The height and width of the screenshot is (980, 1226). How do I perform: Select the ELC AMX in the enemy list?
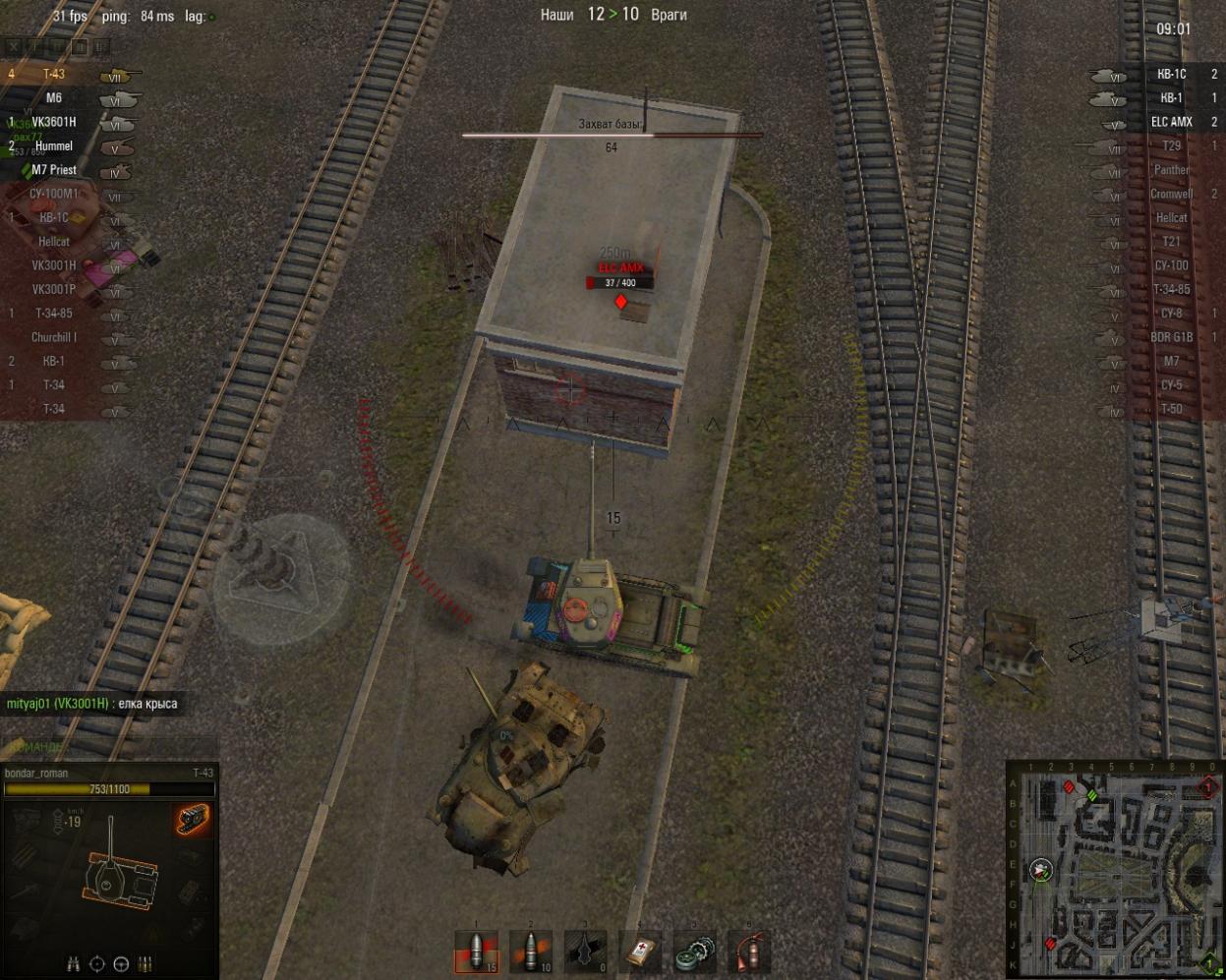(x=1171, y=122)
